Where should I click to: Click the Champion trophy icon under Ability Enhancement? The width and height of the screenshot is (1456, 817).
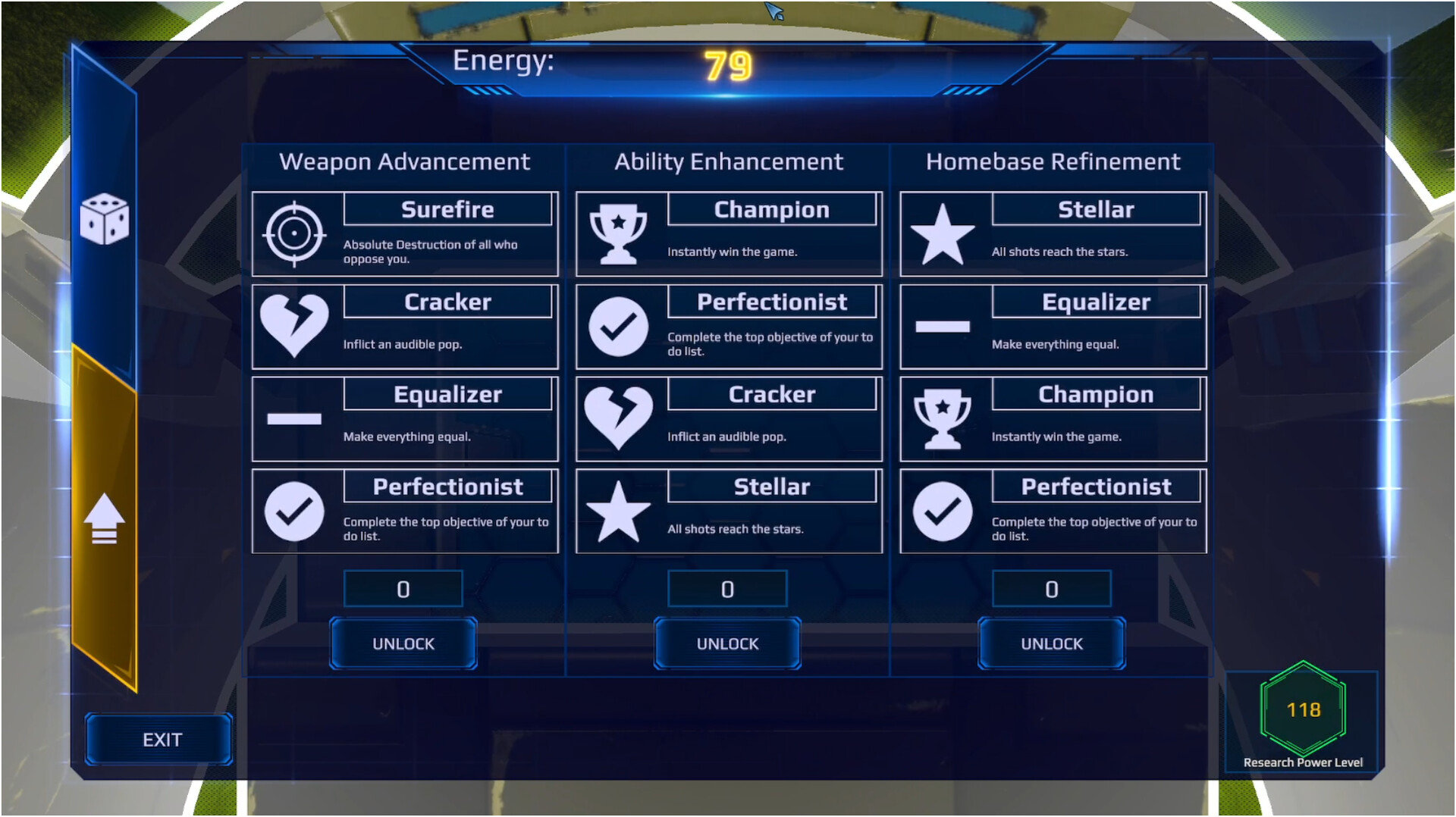coord(620,232)
